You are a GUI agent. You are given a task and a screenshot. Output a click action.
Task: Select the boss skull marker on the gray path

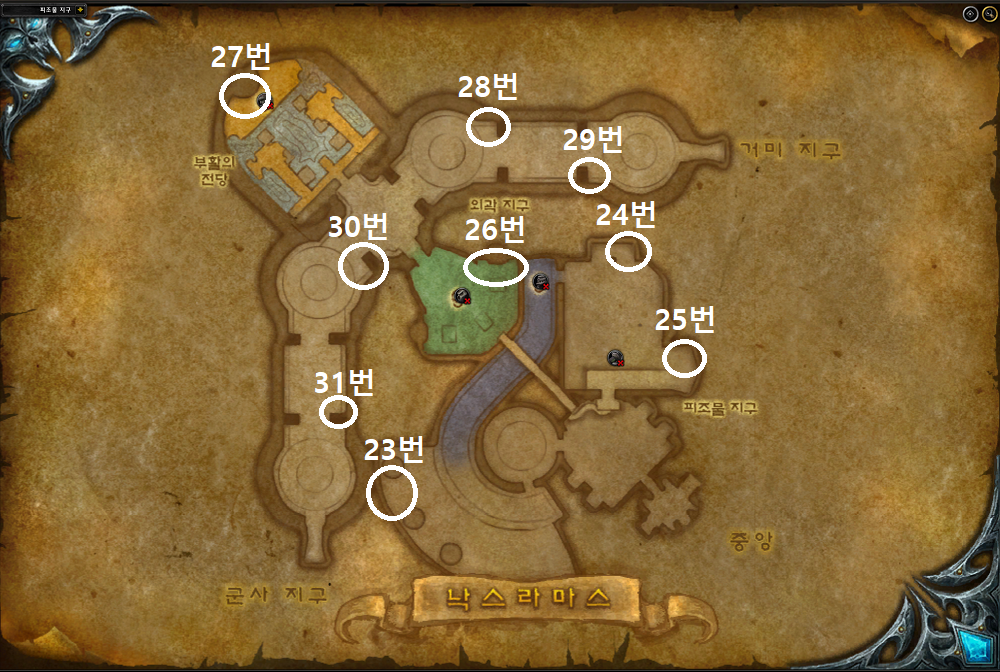[542, 282]
